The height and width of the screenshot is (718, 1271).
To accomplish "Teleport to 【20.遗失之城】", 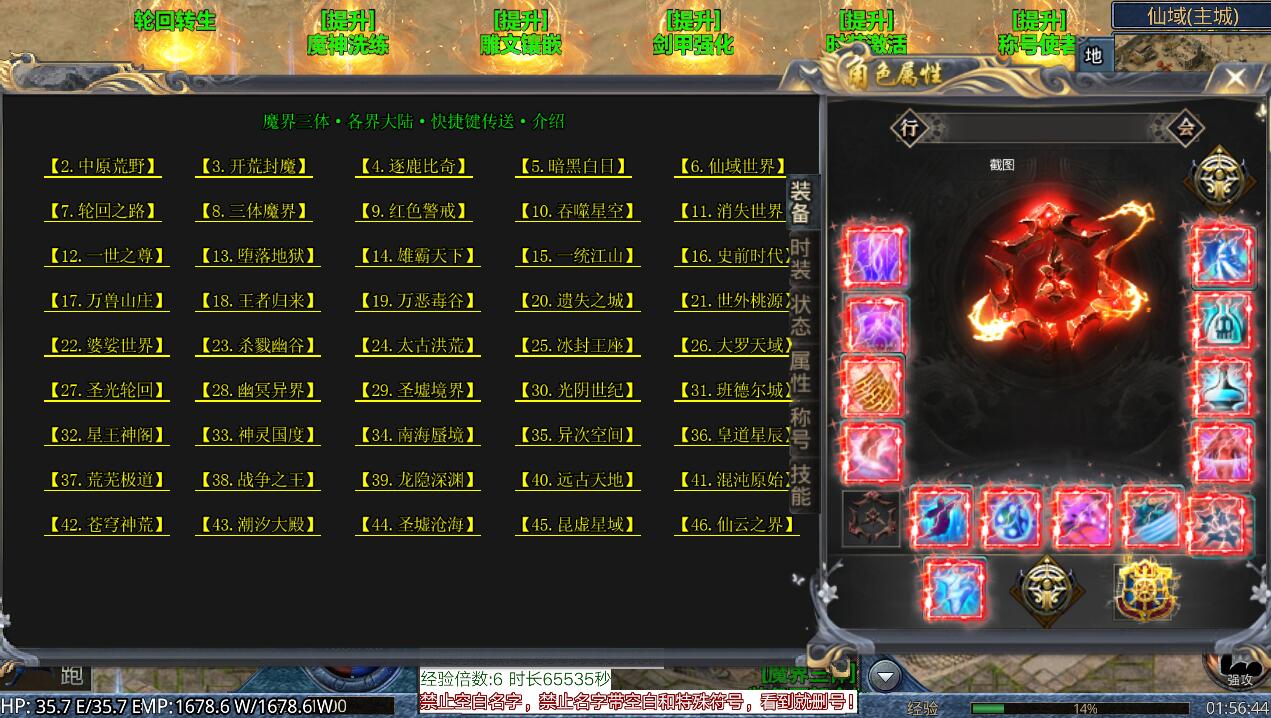I will 577,301.
